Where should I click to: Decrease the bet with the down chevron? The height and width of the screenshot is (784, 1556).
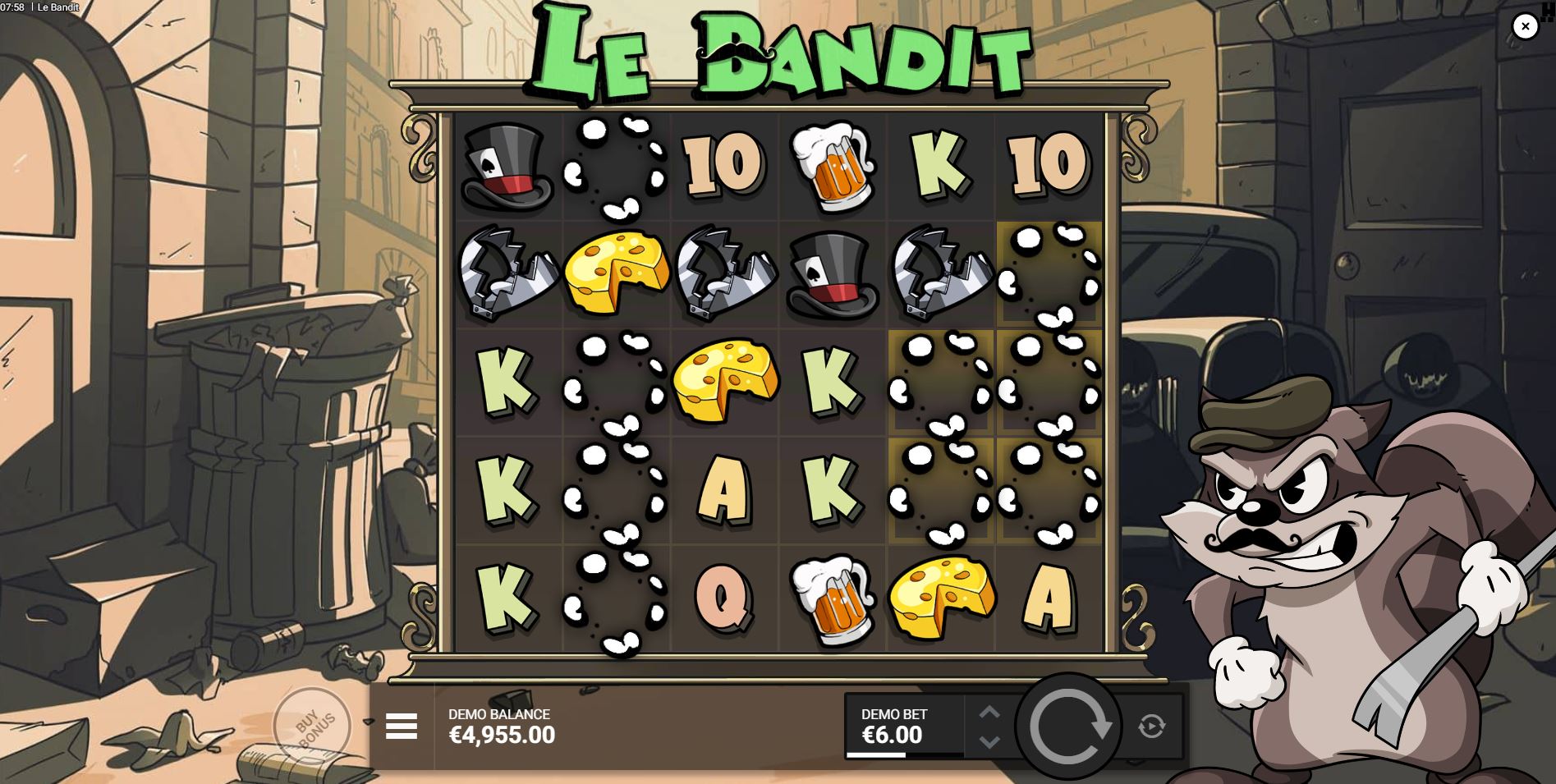990,741
